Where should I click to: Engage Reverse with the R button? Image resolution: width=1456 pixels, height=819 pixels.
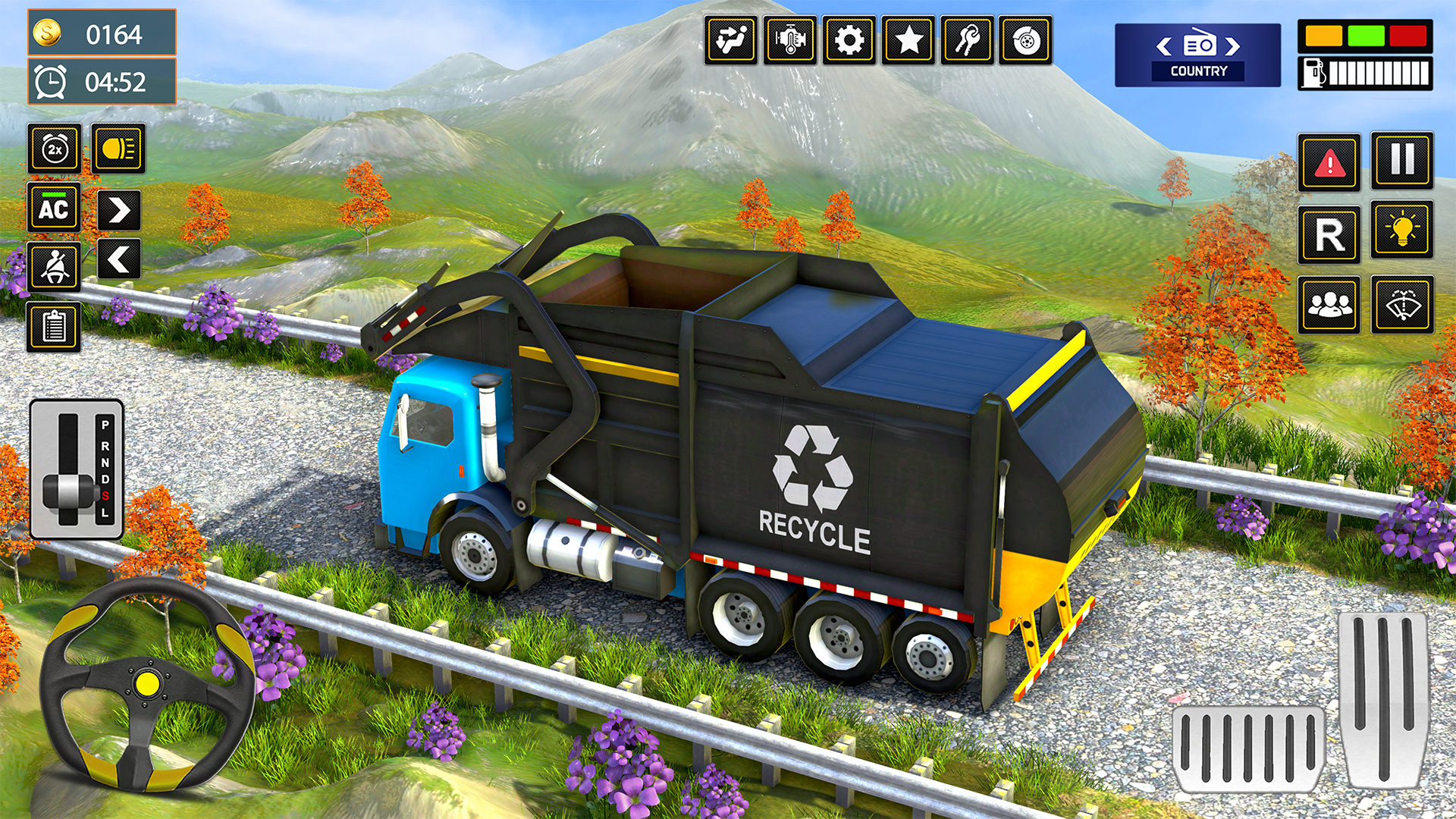pos(1329,233)
